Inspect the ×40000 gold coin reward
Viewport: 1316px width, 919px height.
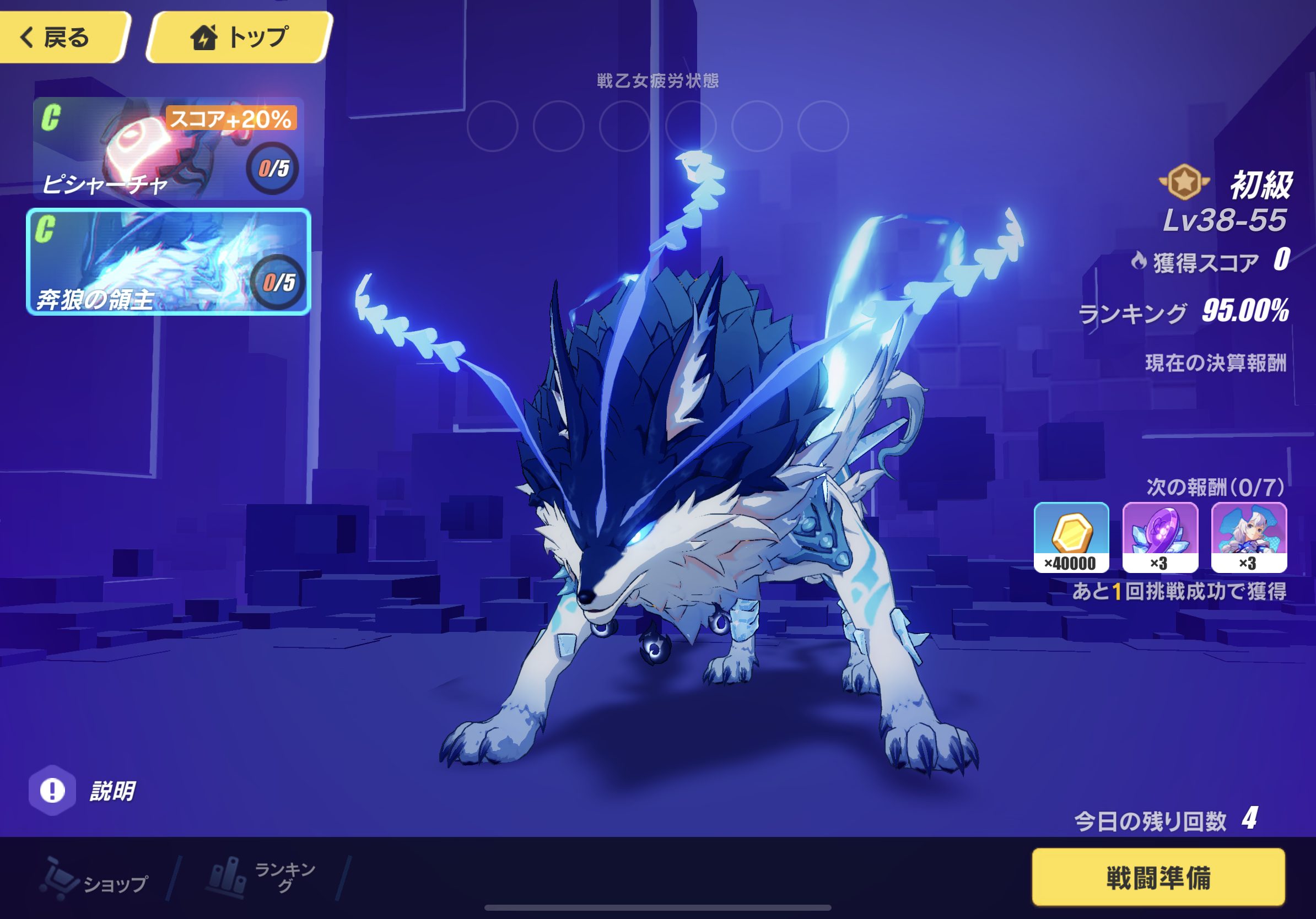(x=1071, y=537)
